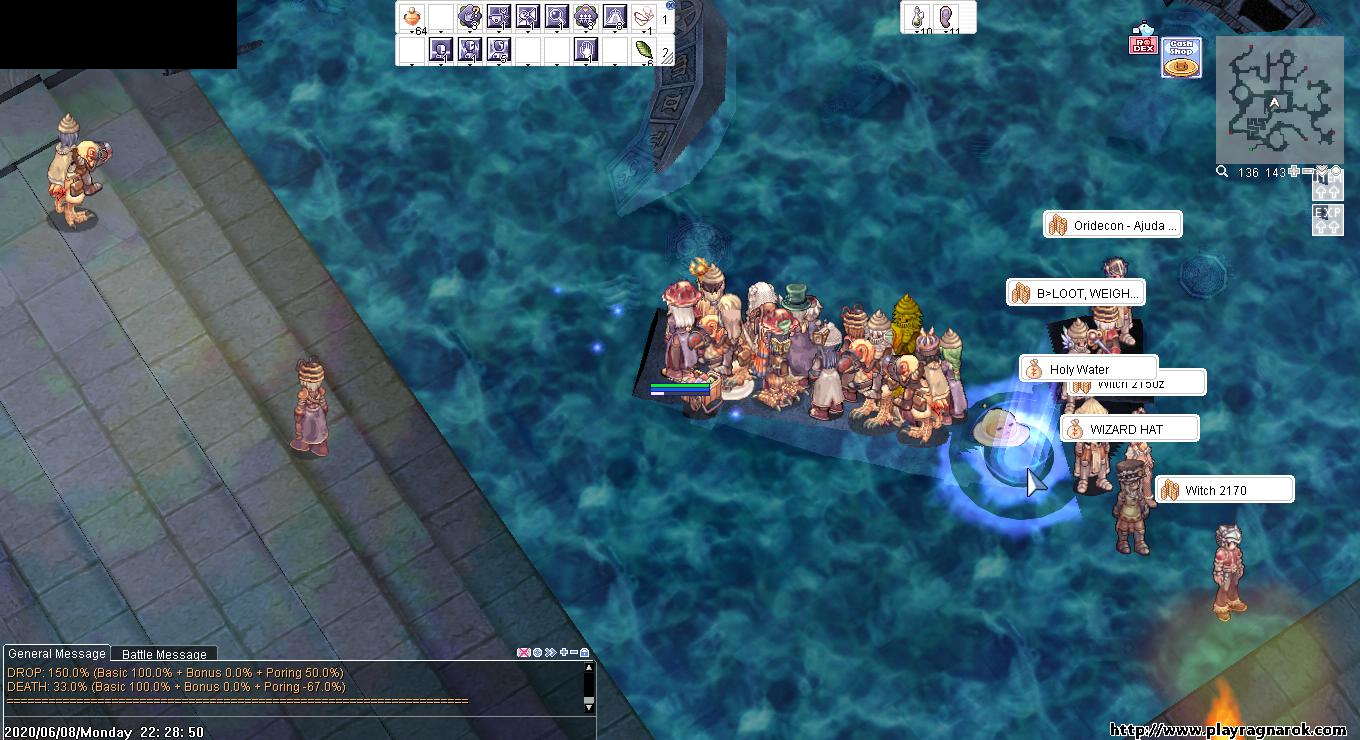Open the Witch 2170 buying shop
The width and height of the screenshot is (1360, 740).
pyautogui.click(x=1224, y=490)
